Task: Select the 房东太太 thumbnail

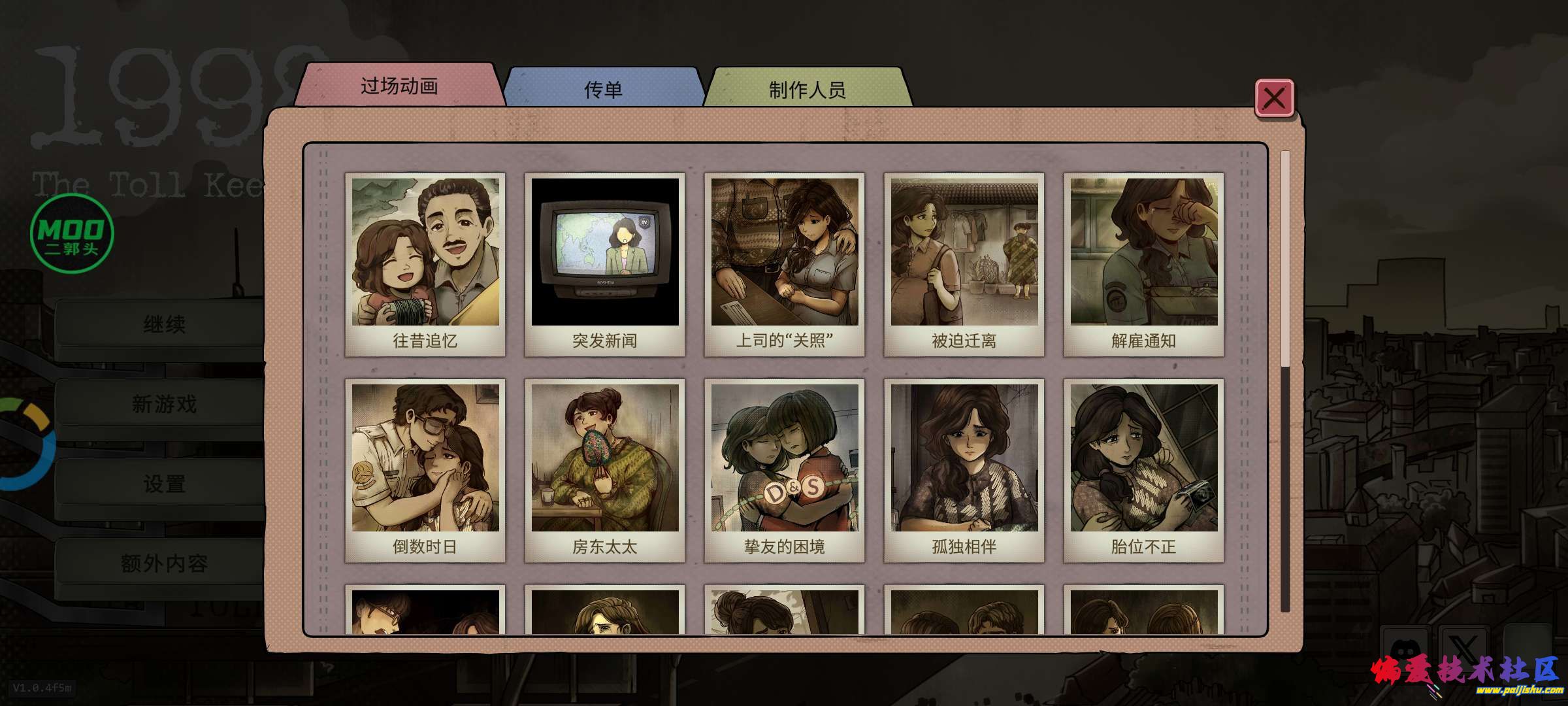Action: (605, 470)
